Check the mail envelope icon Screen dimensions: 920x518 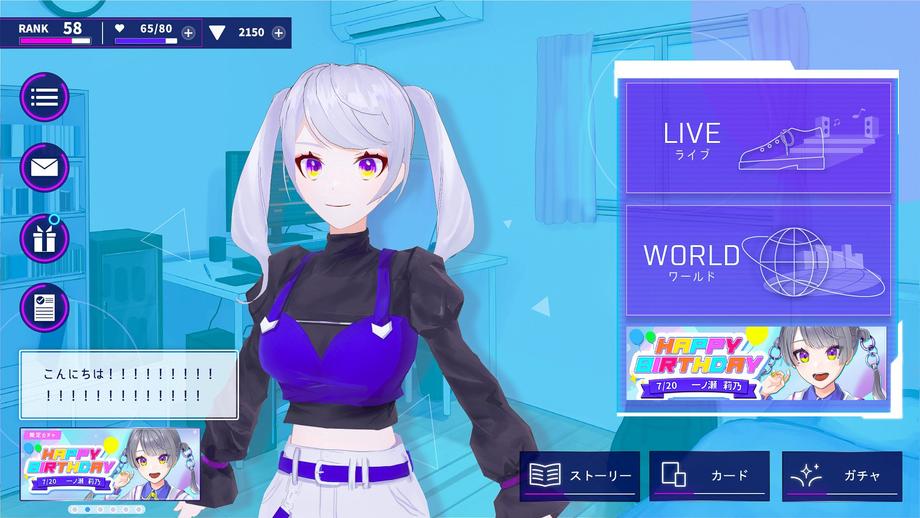(x=44, y=167)
